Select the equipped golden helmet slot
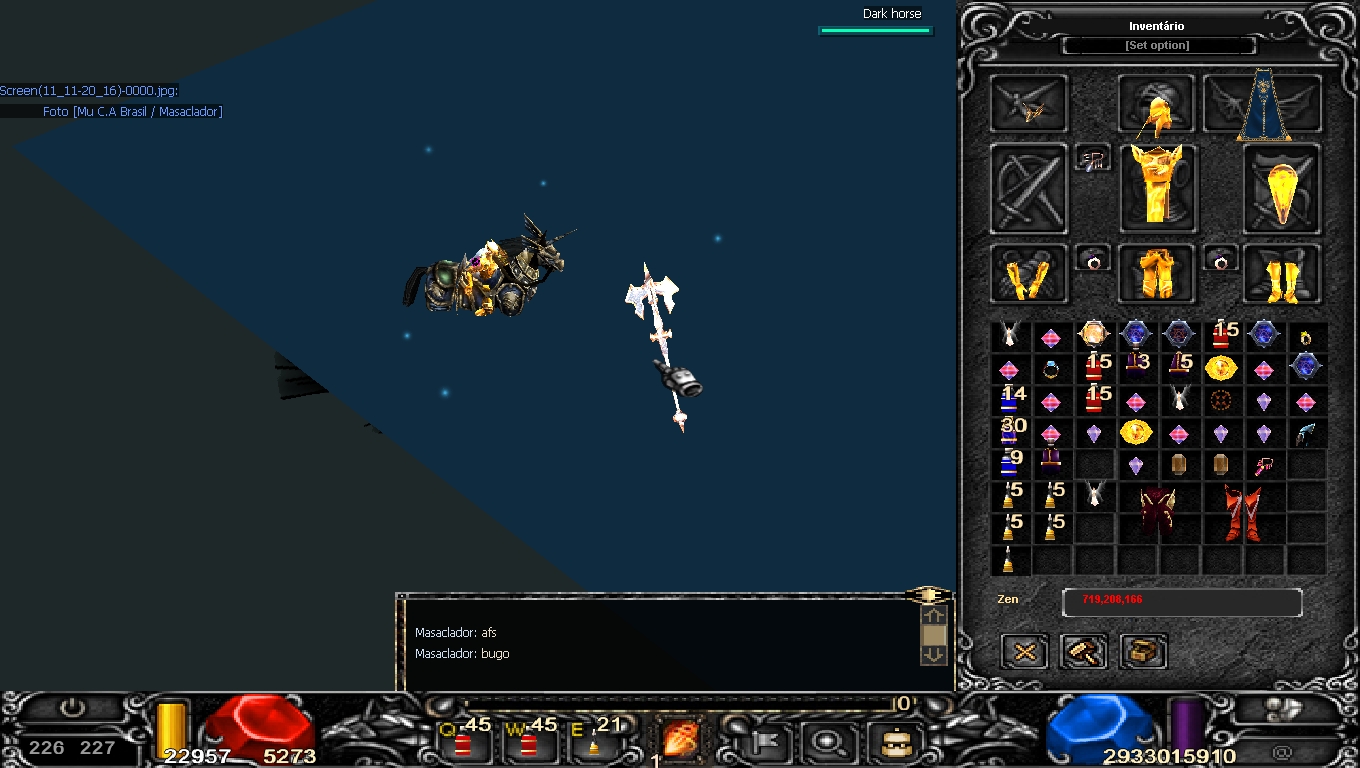The height and width of the screenshot is (768, 1360). pos(1156,105)
